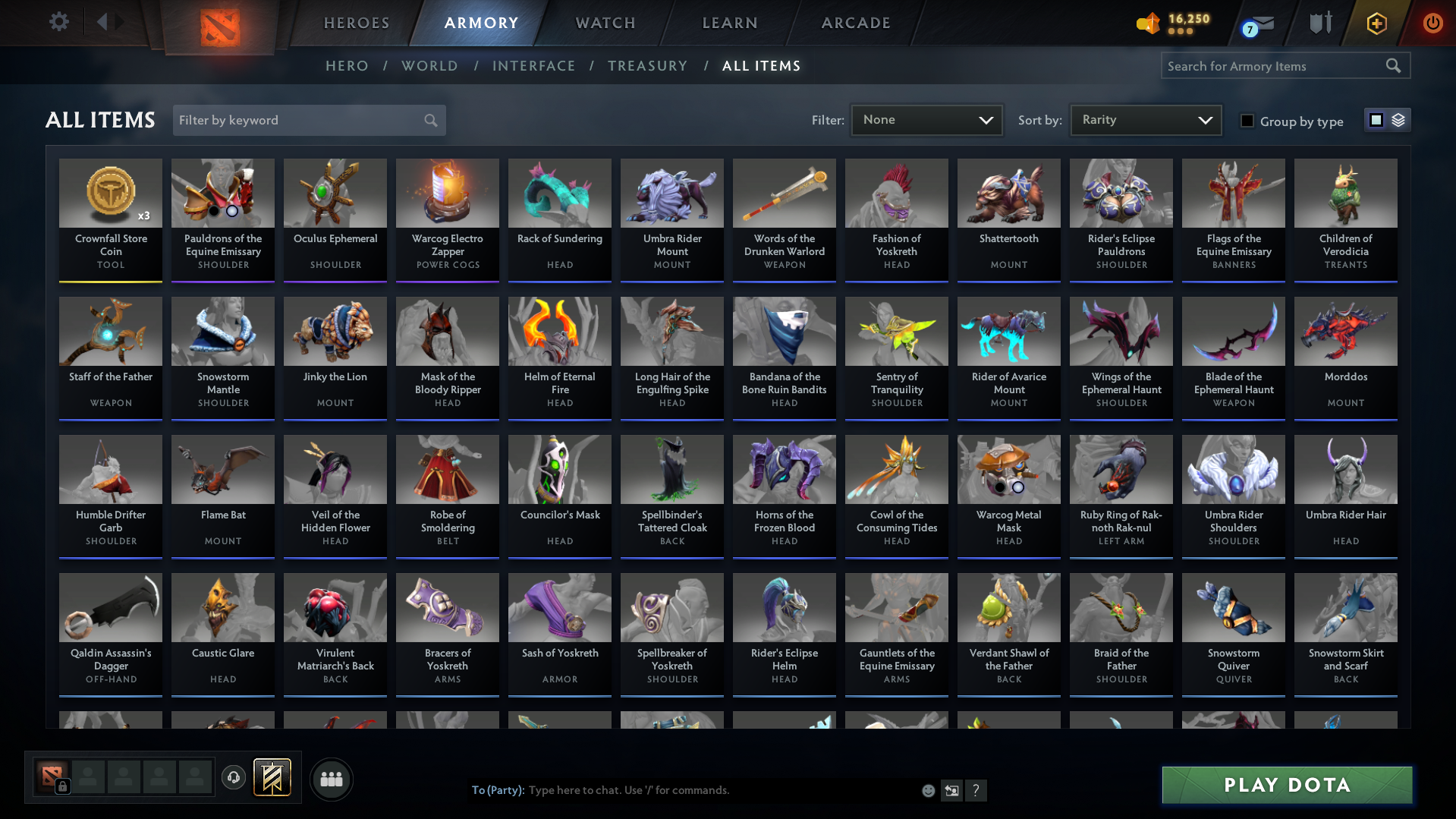Click the microphone headset icon in party bar

pyautogui.click(x=233, y=778)
